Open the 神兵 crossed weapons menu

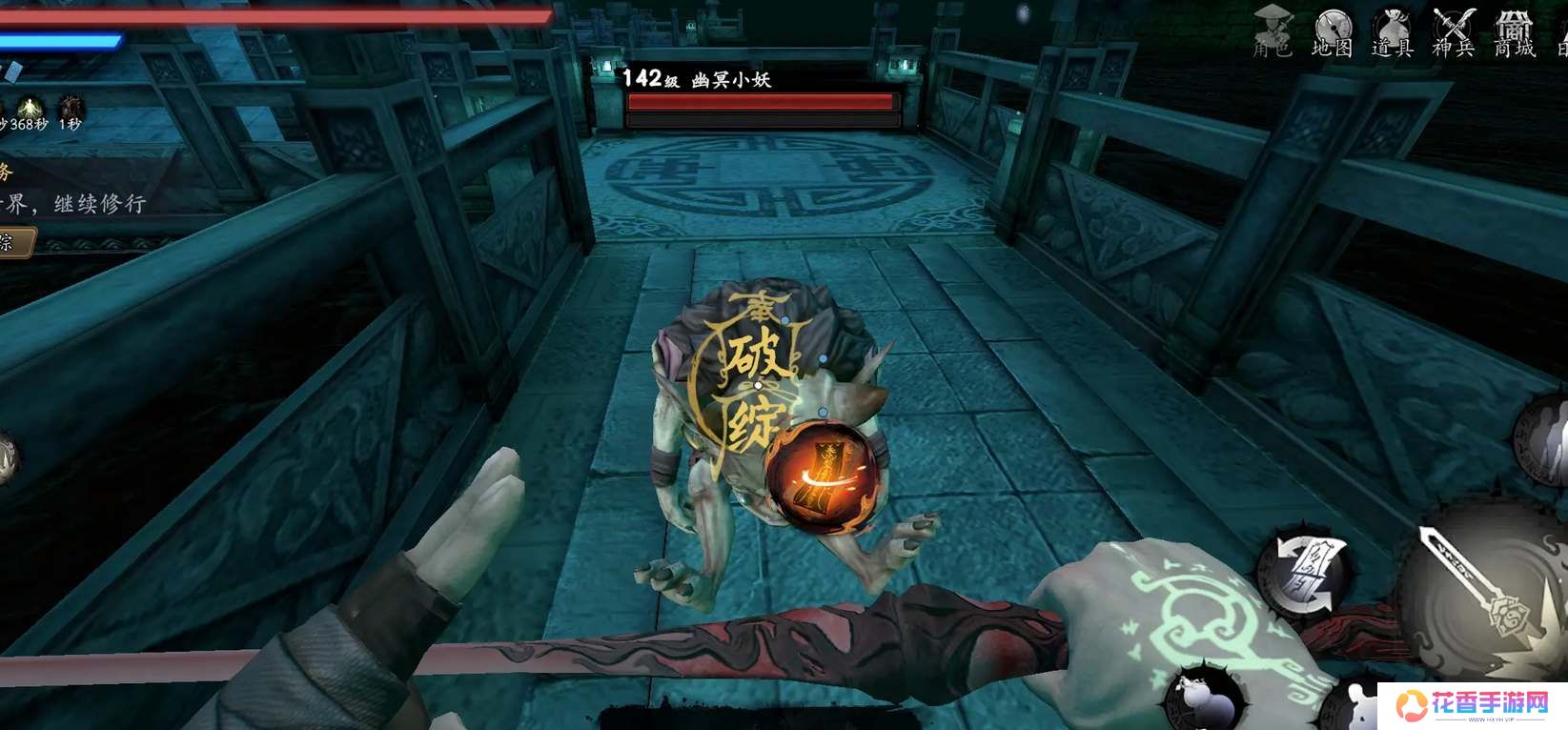[1453, 31]
